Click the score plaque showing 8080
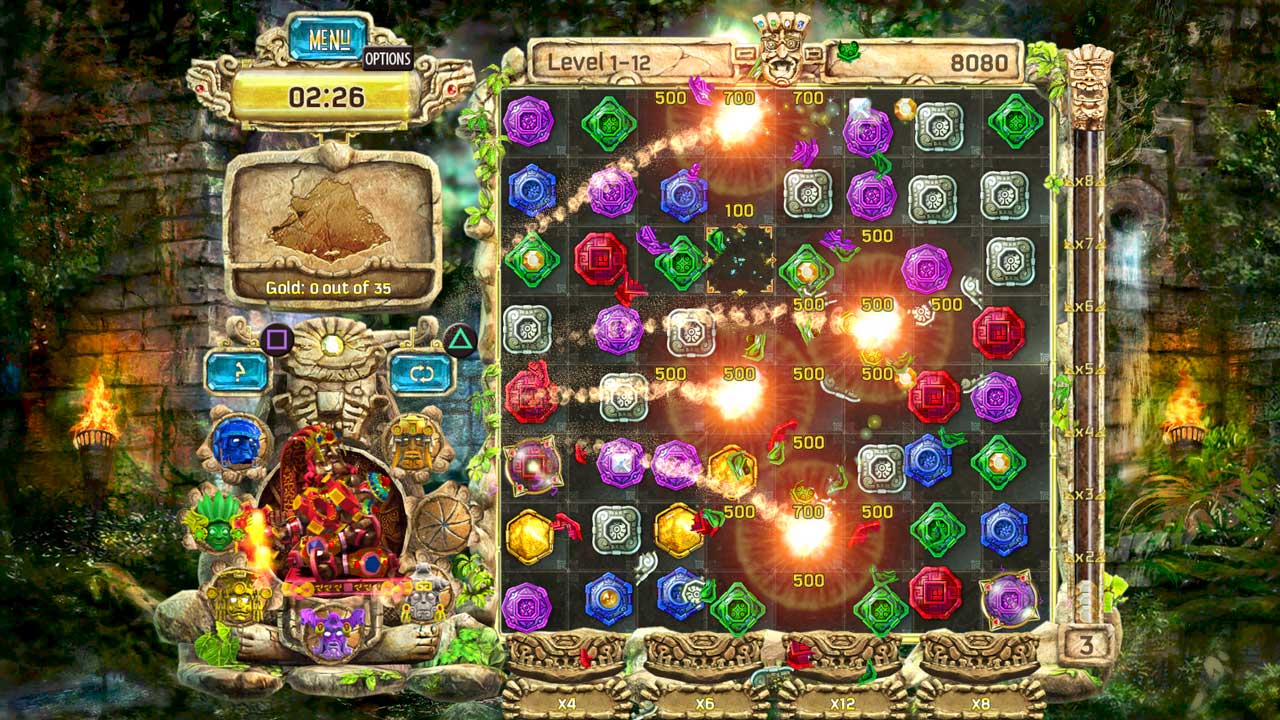The width and height of the screenshot is (1280, 720). coord(960,60)
